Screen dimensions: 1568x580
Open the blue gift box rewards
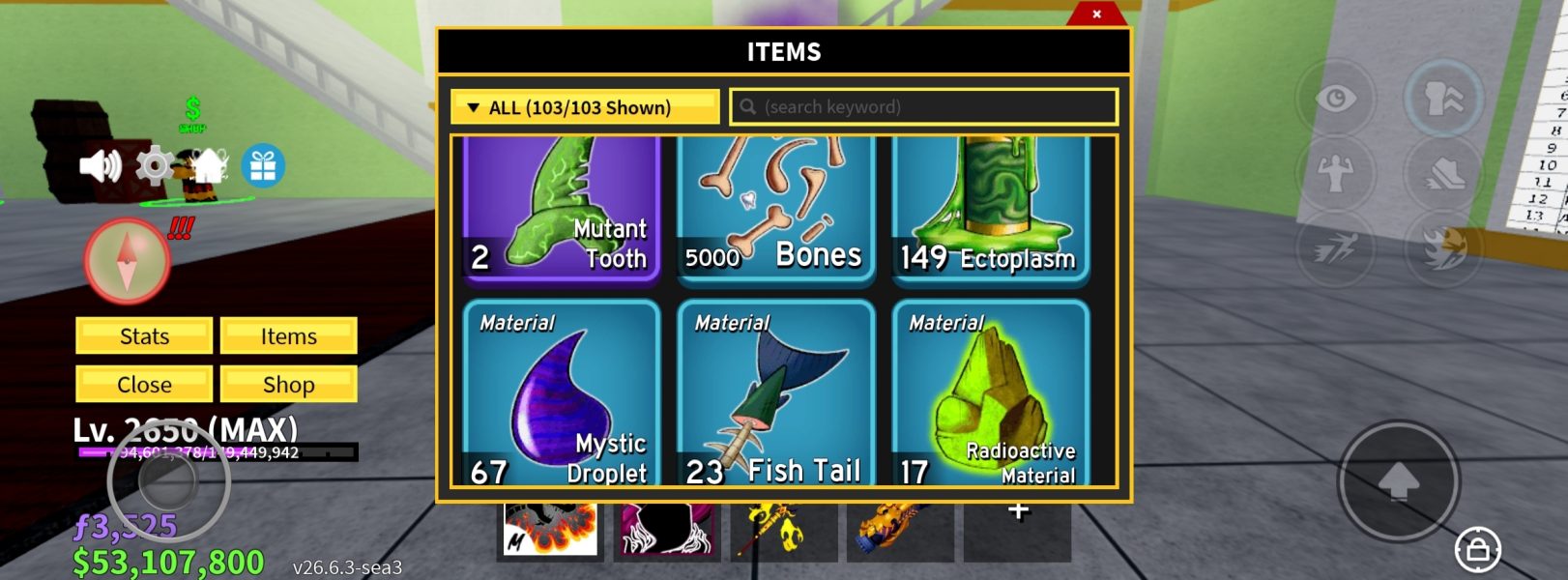coord(263,166)
